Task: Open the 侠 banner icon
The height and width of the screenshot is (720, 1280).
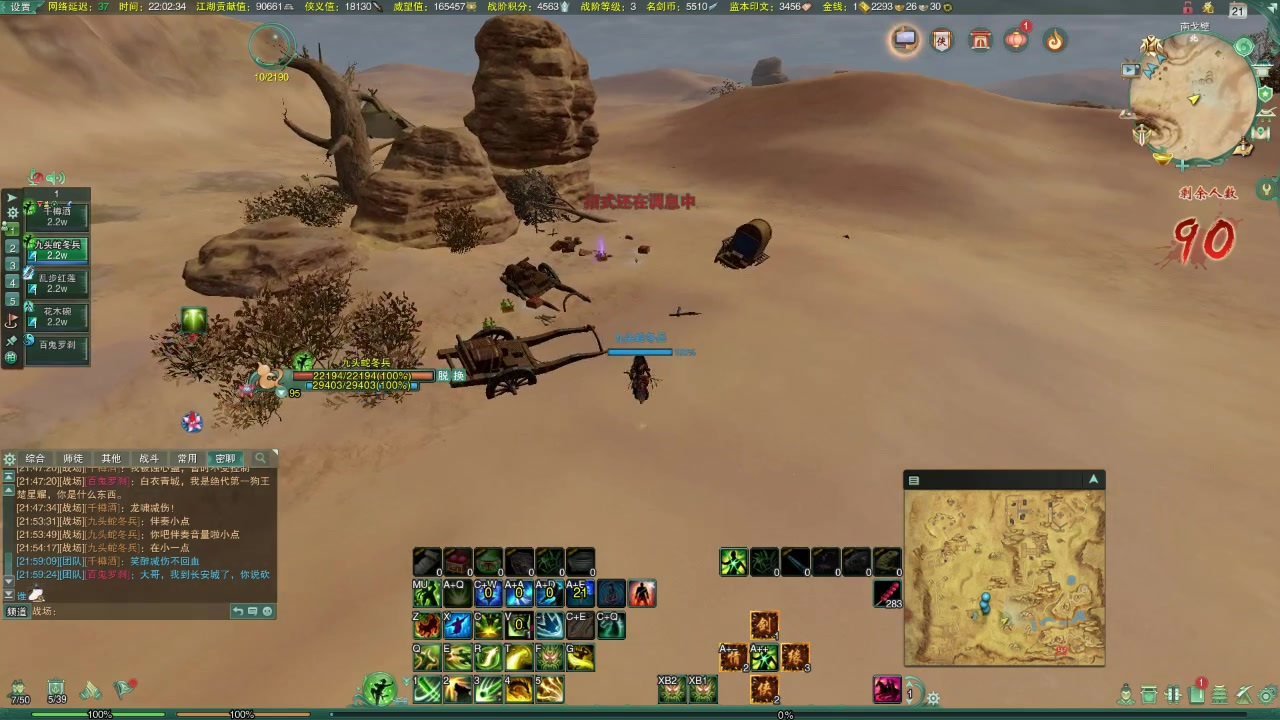Action: [941, 40]
